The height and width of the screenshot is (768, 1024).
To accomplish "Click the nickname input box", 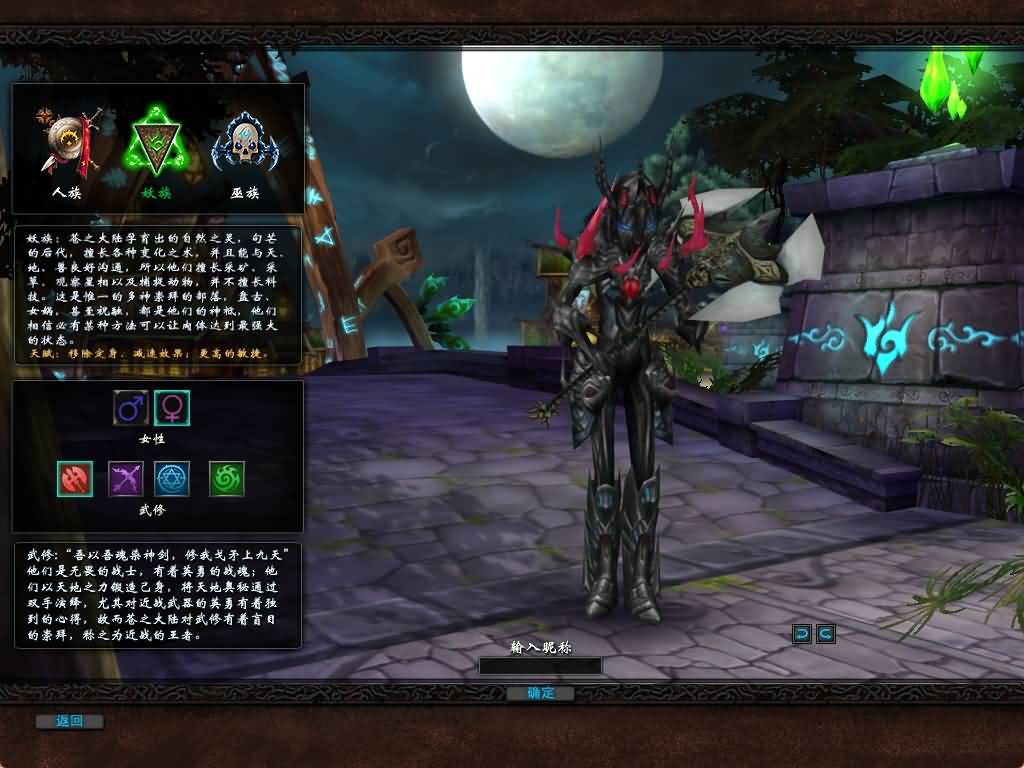I will click(x=540, y=666).
